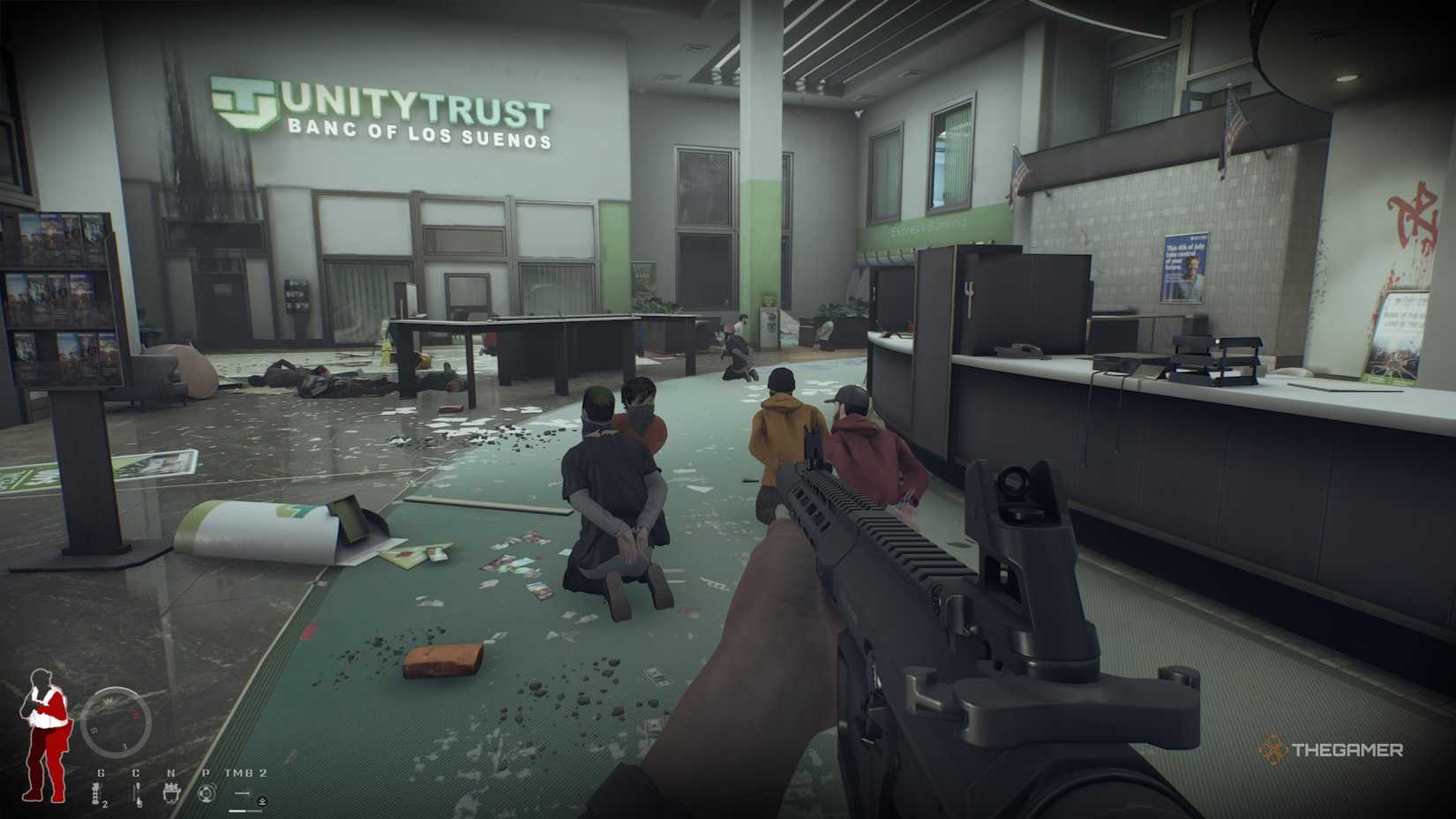
Task: Select the scope gadget icon under P
Action: tap(207, 793)
